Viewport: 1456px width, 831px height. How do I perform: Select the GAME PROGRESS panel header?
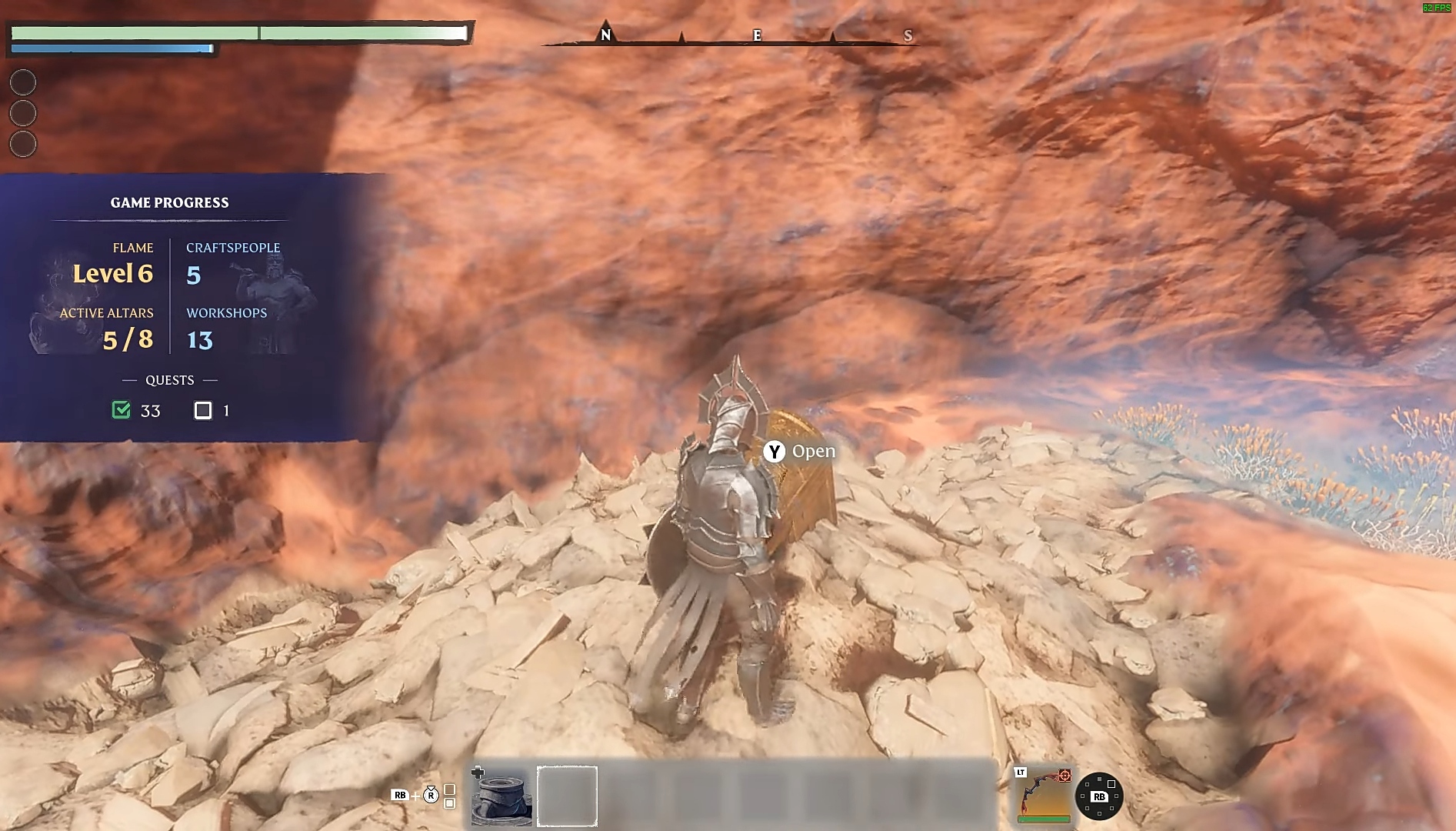[x=170, y=202]
